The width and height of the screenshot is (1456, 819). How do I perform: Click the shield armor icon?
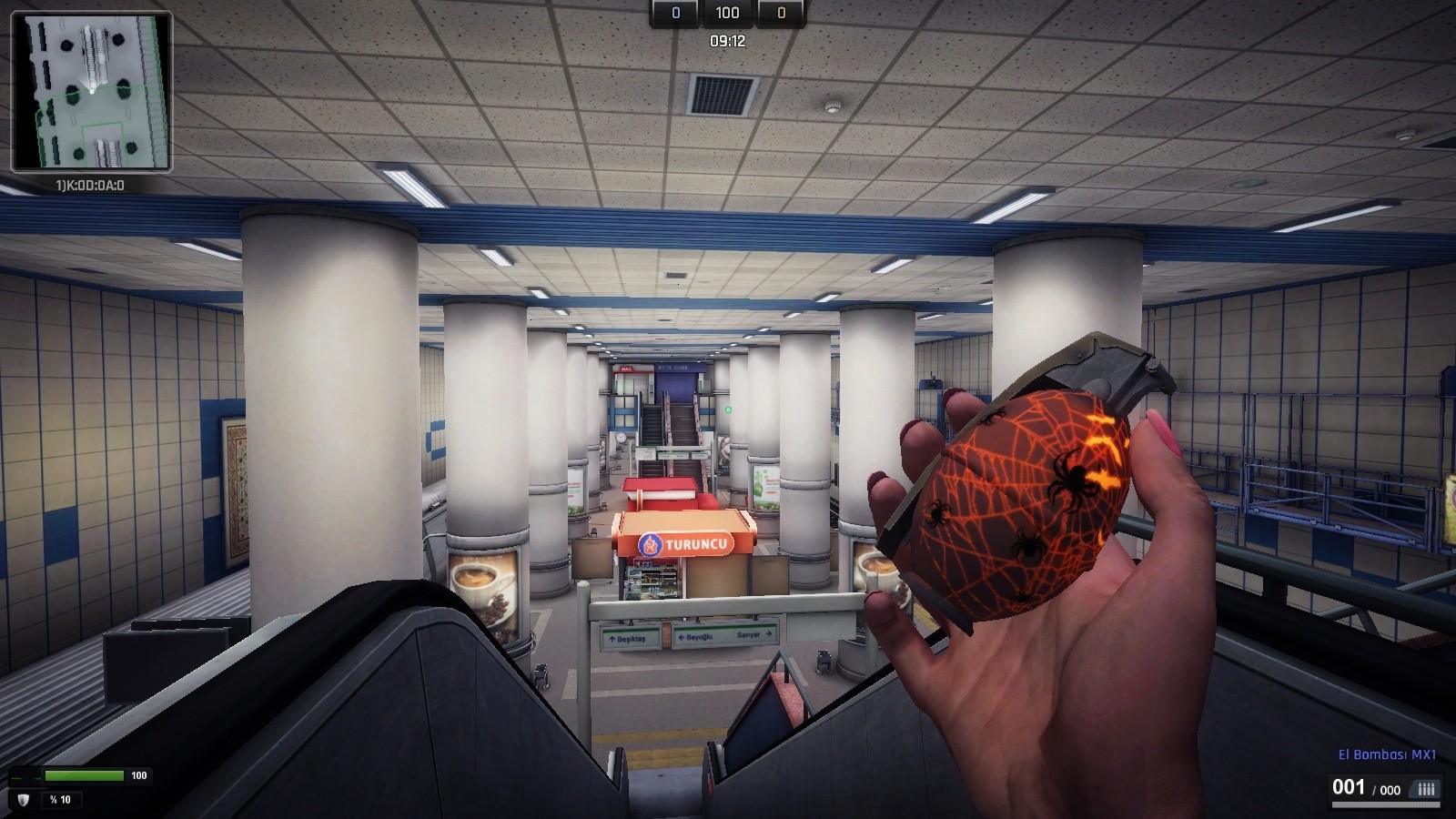click(x=23, y=800)
